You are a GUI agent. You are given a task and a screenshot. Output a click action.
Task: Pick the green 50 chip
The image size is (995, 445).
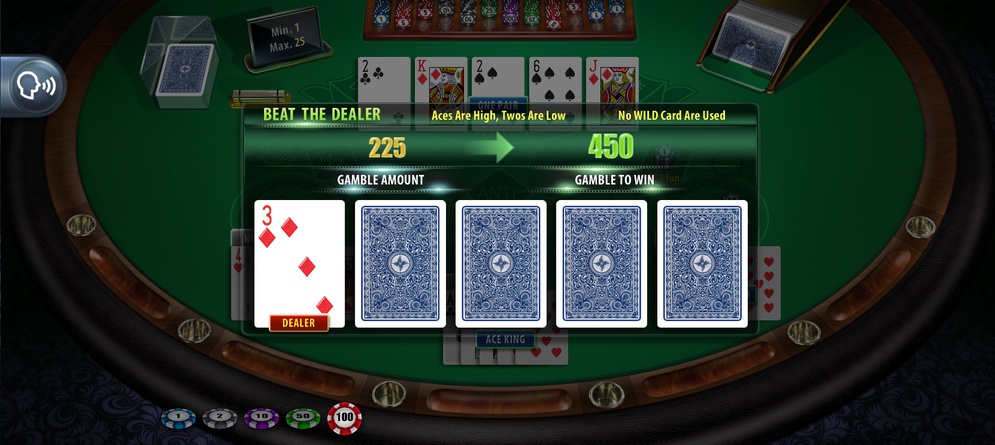(x=300, y=418)
